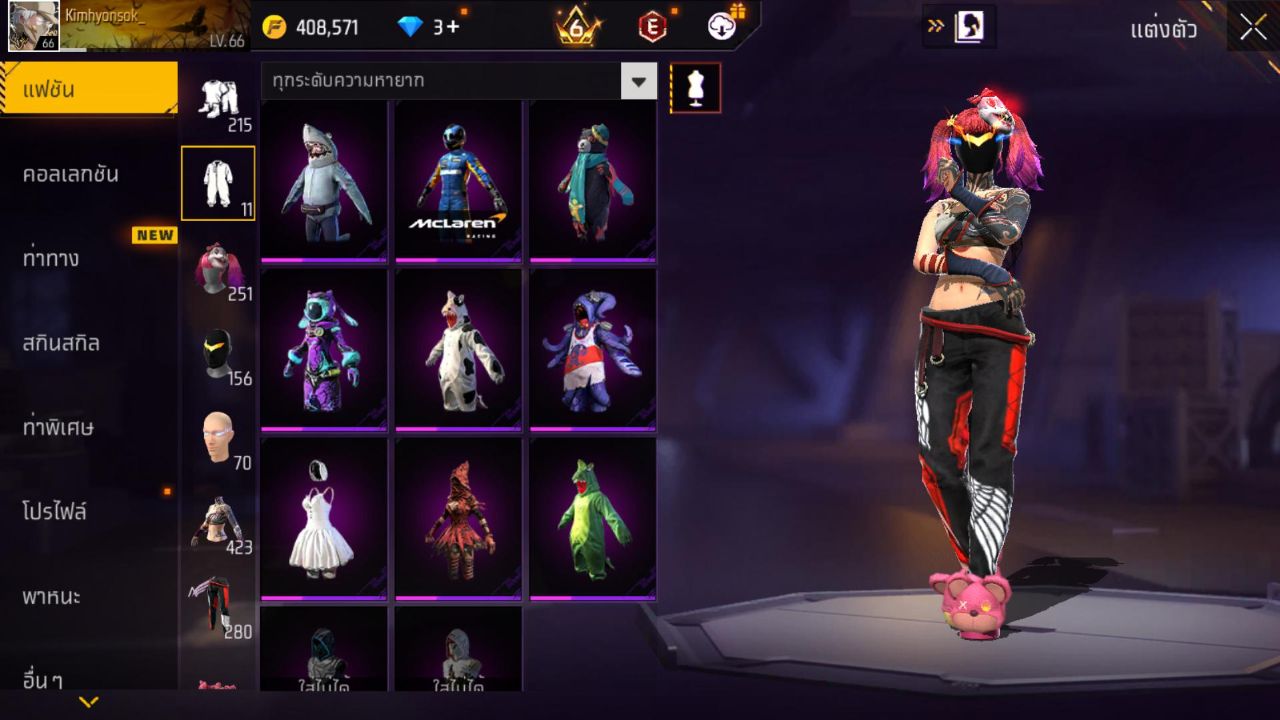Add diamonds using the plus button
The width and height of the screenshot is (1280, 720).
452,27
